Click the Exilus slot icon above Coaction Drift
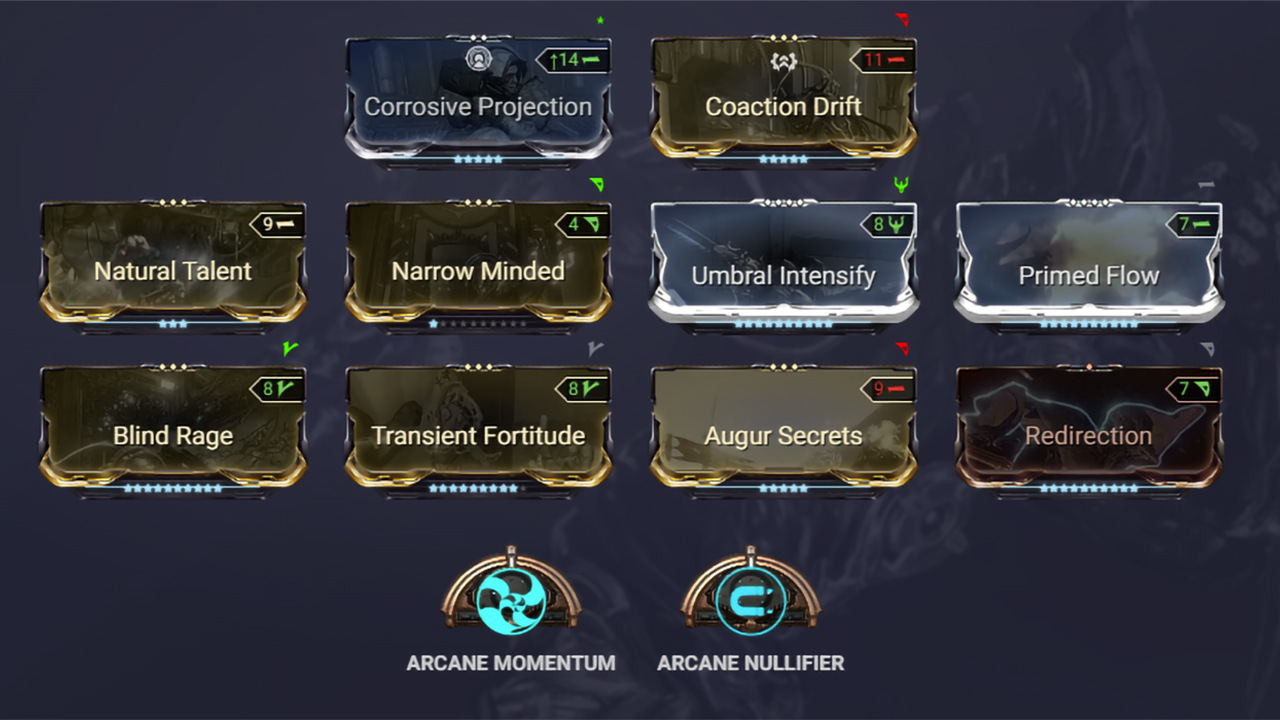This screenshot has width=1280, height=720. (x=783, y=62)
